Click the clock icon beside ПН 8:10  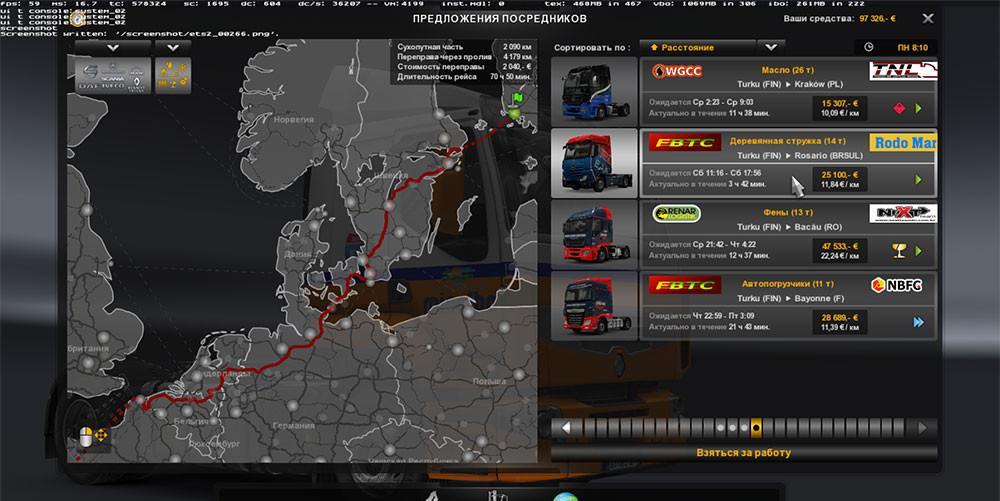(868, 47)
